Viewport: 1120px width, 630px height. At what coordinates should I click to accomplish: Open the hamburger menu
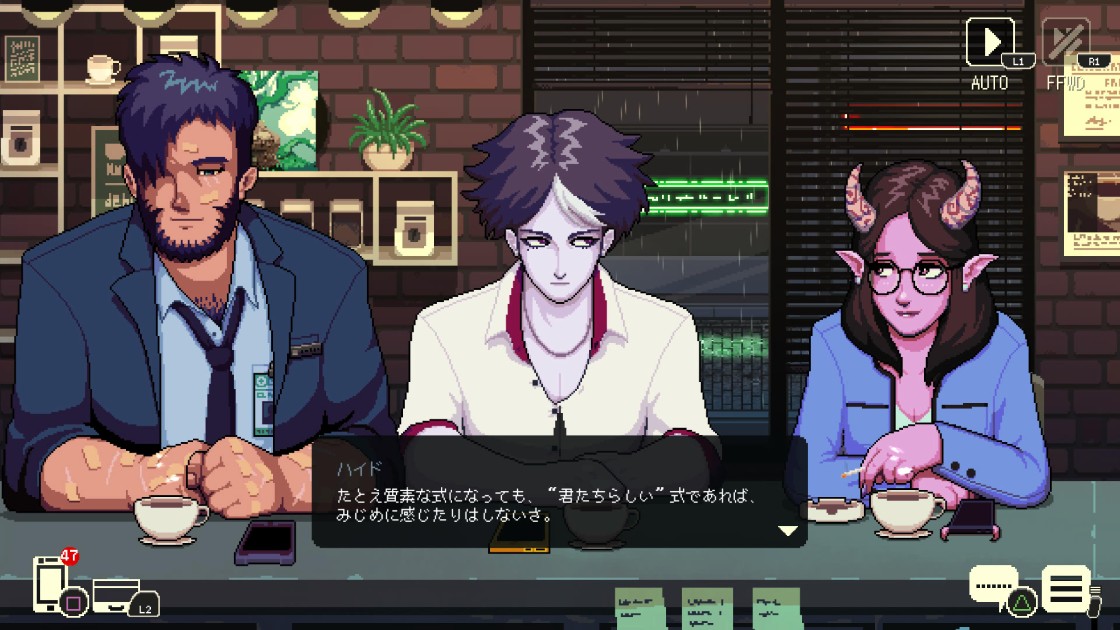[1065, 587]
